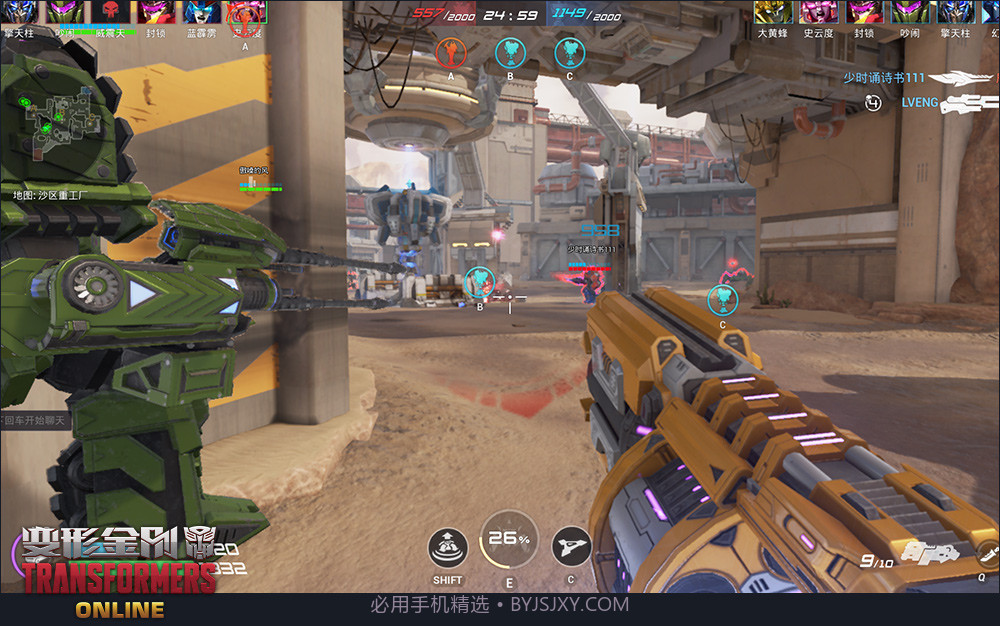Trigger the 26% charged ultimate ability
The height and width of the screenshot is (626, 1000).
[x=509, y=541]
